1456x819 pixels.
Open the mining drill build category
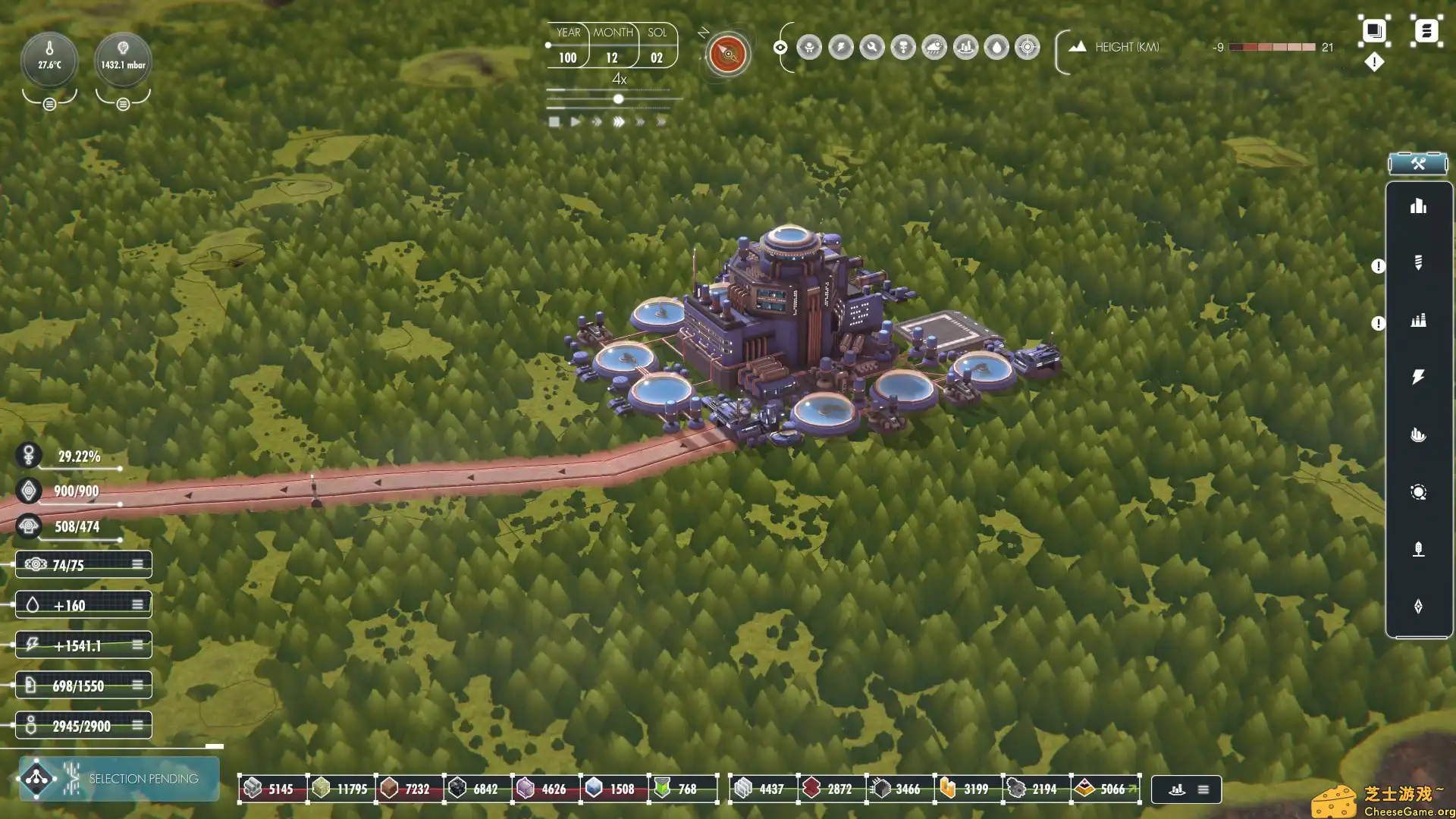pyautogui.click(x=1418, y=263)
